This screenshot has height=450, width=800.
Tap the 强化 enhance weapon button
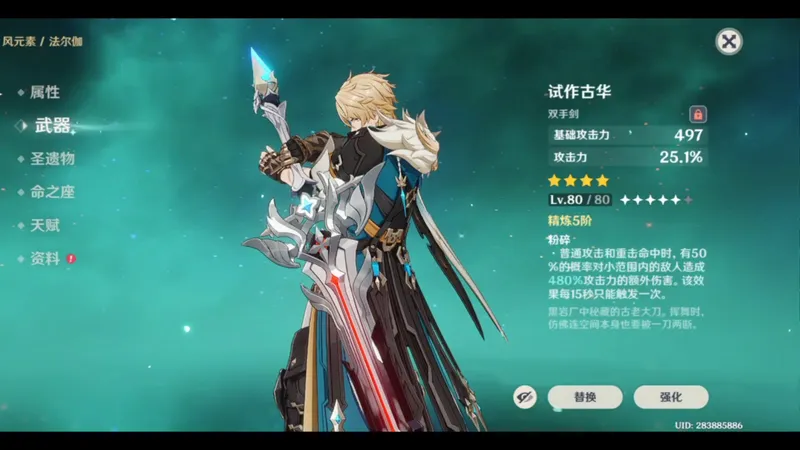pos(670,397)
